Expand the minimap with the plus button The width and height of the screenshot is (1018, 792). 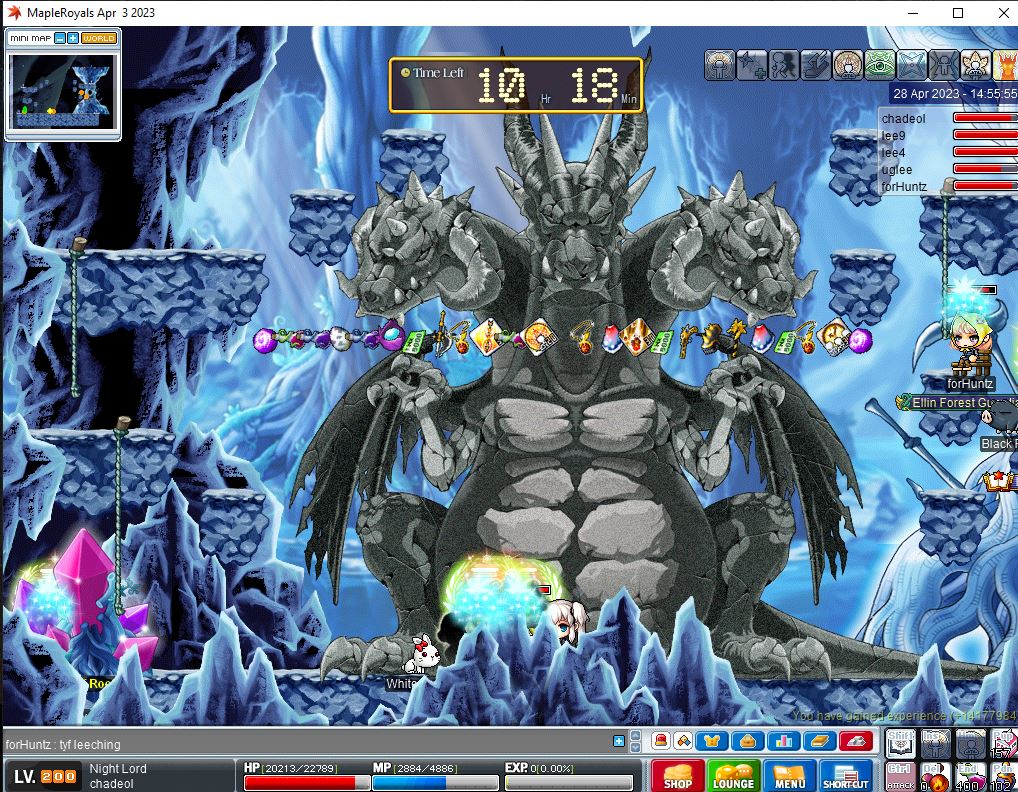(x=73, y=38)
